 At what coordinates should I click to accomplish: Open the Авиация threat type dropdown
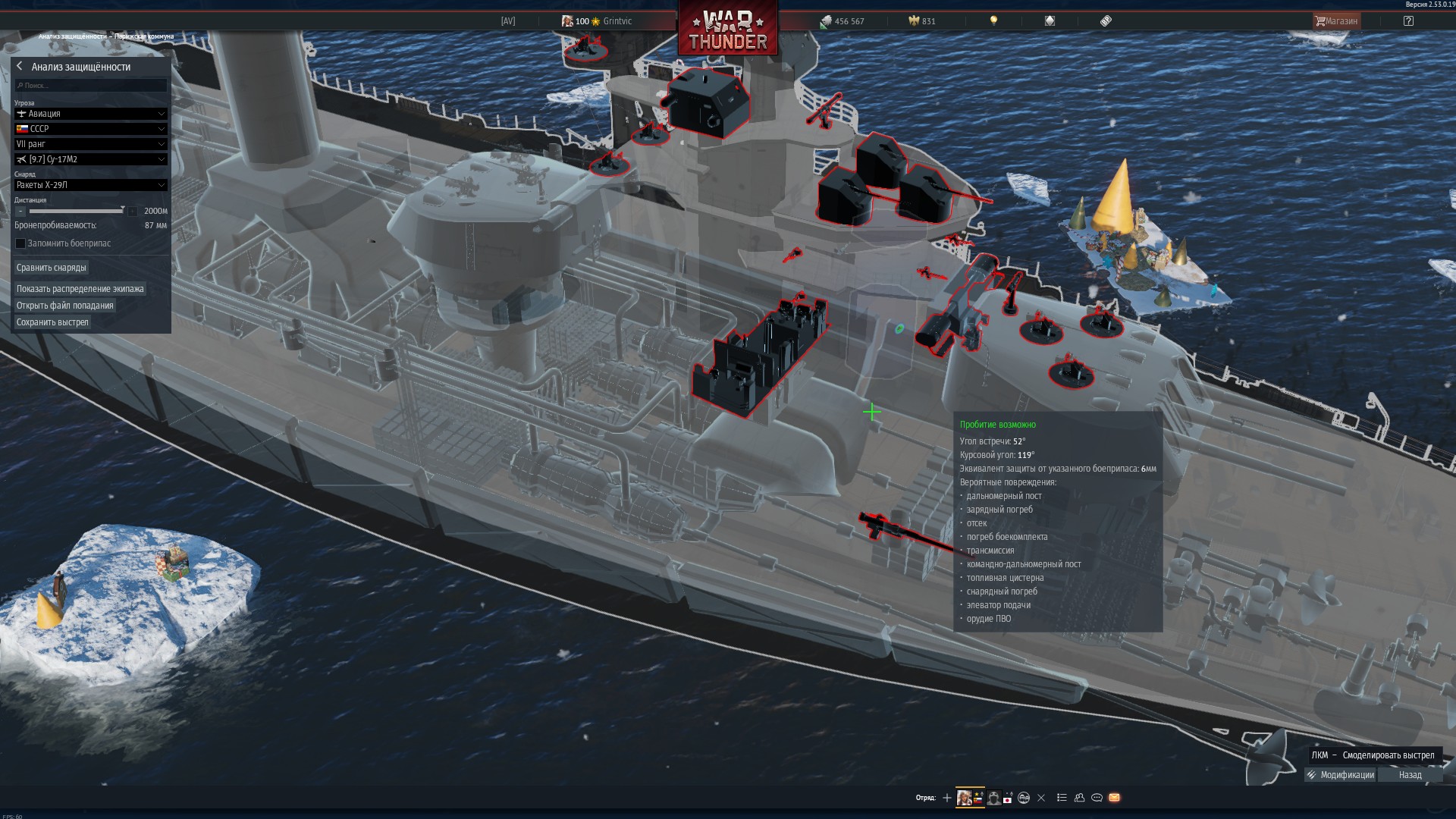(x=90, y=114)
